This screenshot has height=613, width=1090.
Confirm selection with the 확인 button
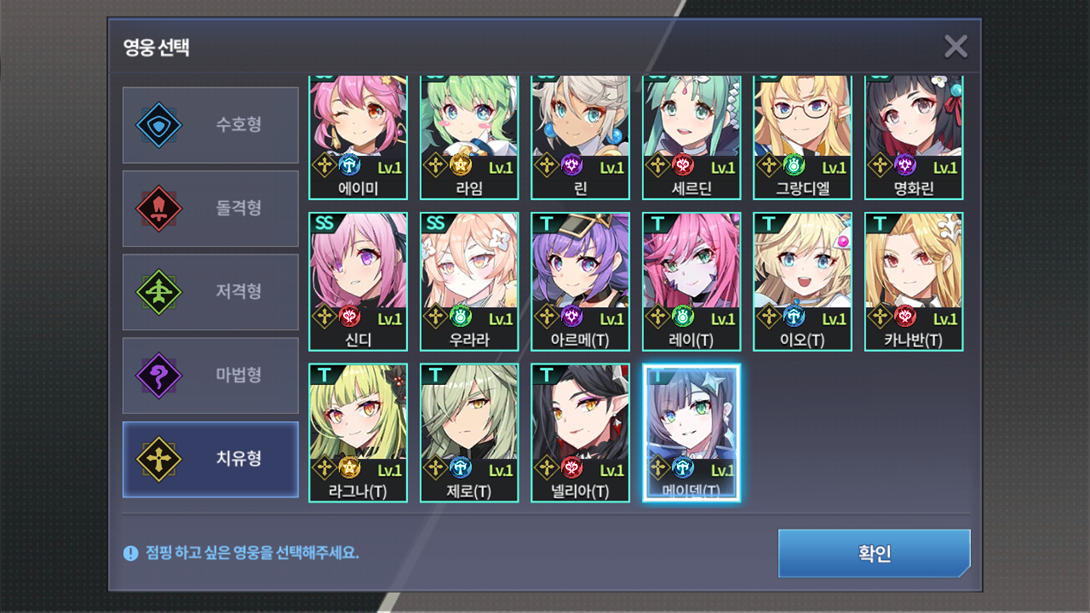[874, 553]
